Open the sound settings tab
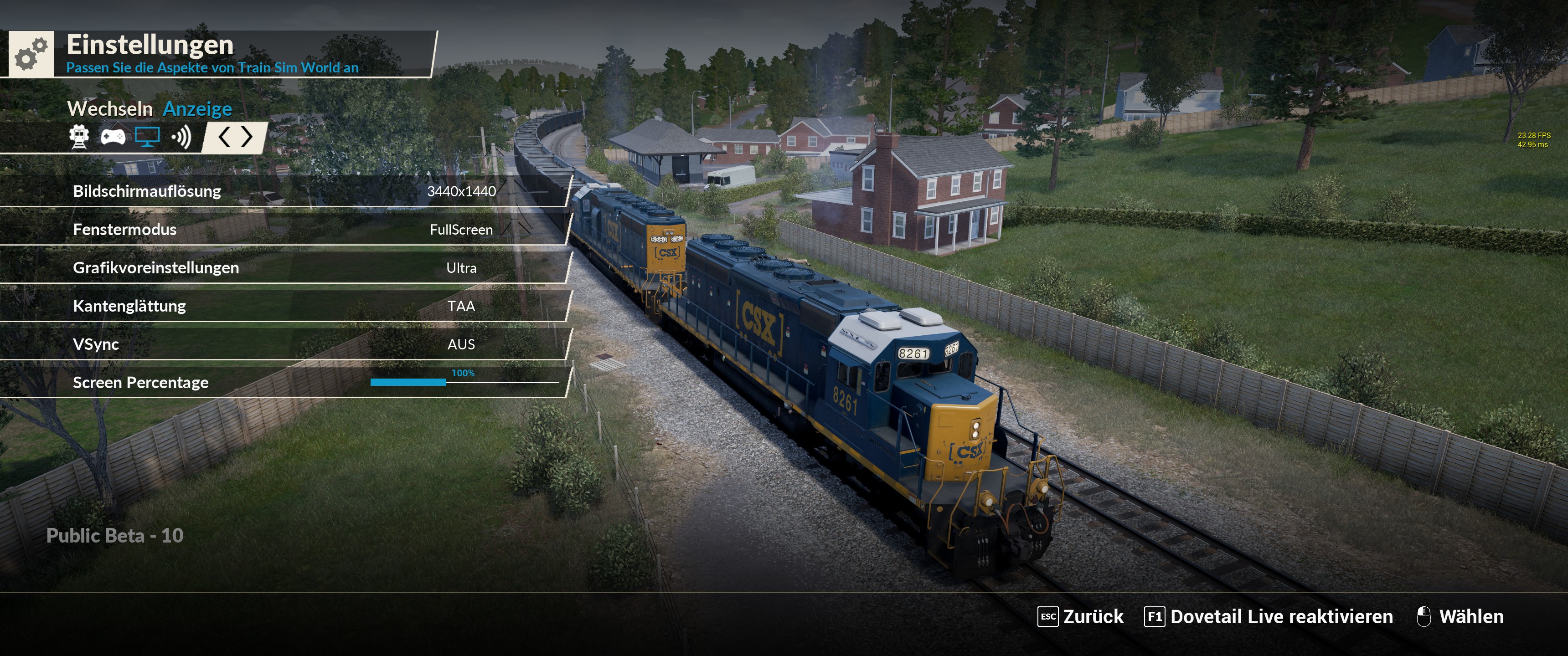The image size is (1568, 656). (181, 137)
